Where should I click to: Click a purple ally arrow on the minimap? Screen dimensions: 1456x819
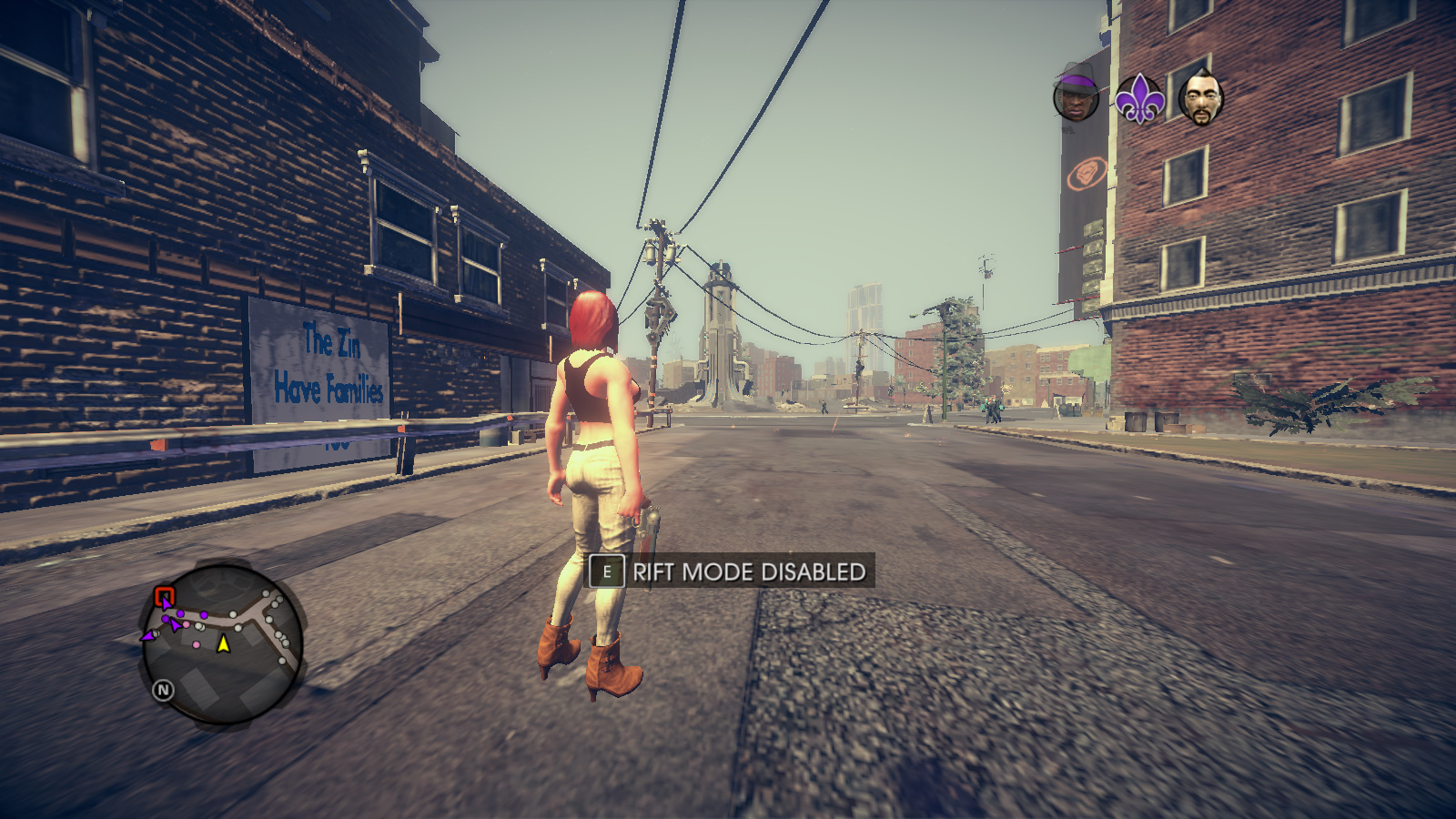174,625
